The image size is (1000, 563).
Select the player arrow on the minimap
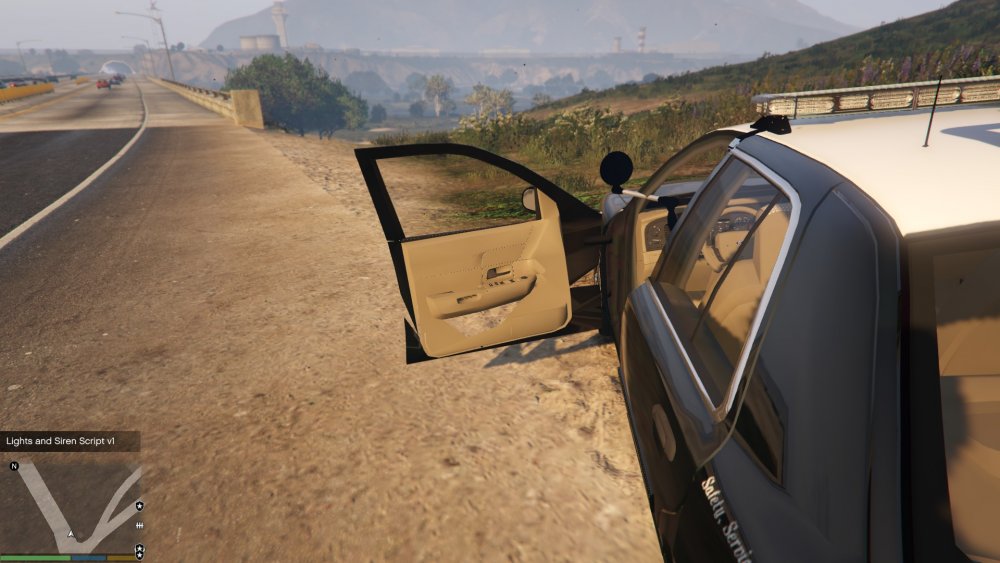coord(71,534)
